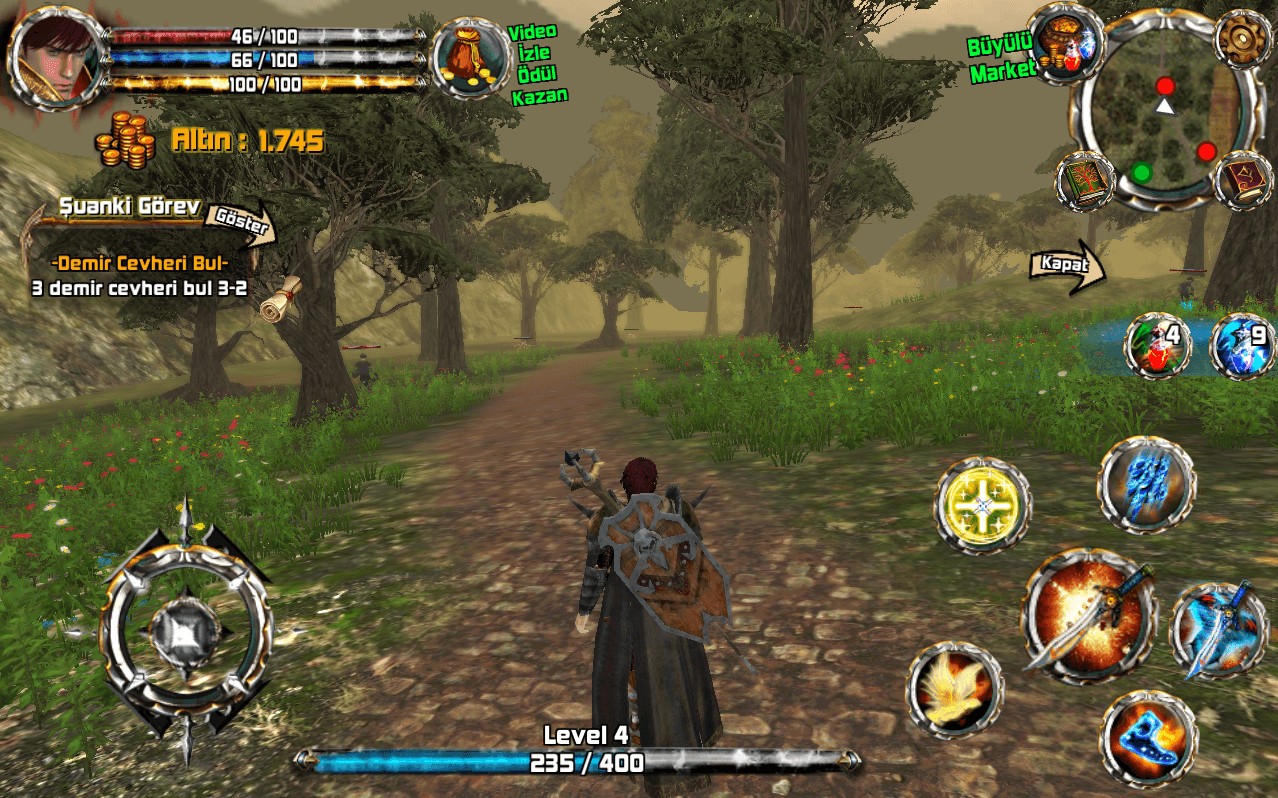Open the green book beside the minimap
Image resolution: width=1278 pixels, height=798 pixels.
click(x=1085, y=181)
